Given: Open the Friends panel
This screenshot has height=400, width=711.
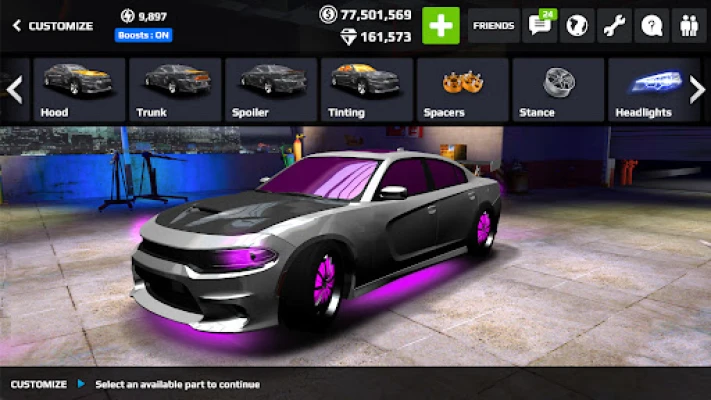Looking at the screenshot, I should 493,25.
